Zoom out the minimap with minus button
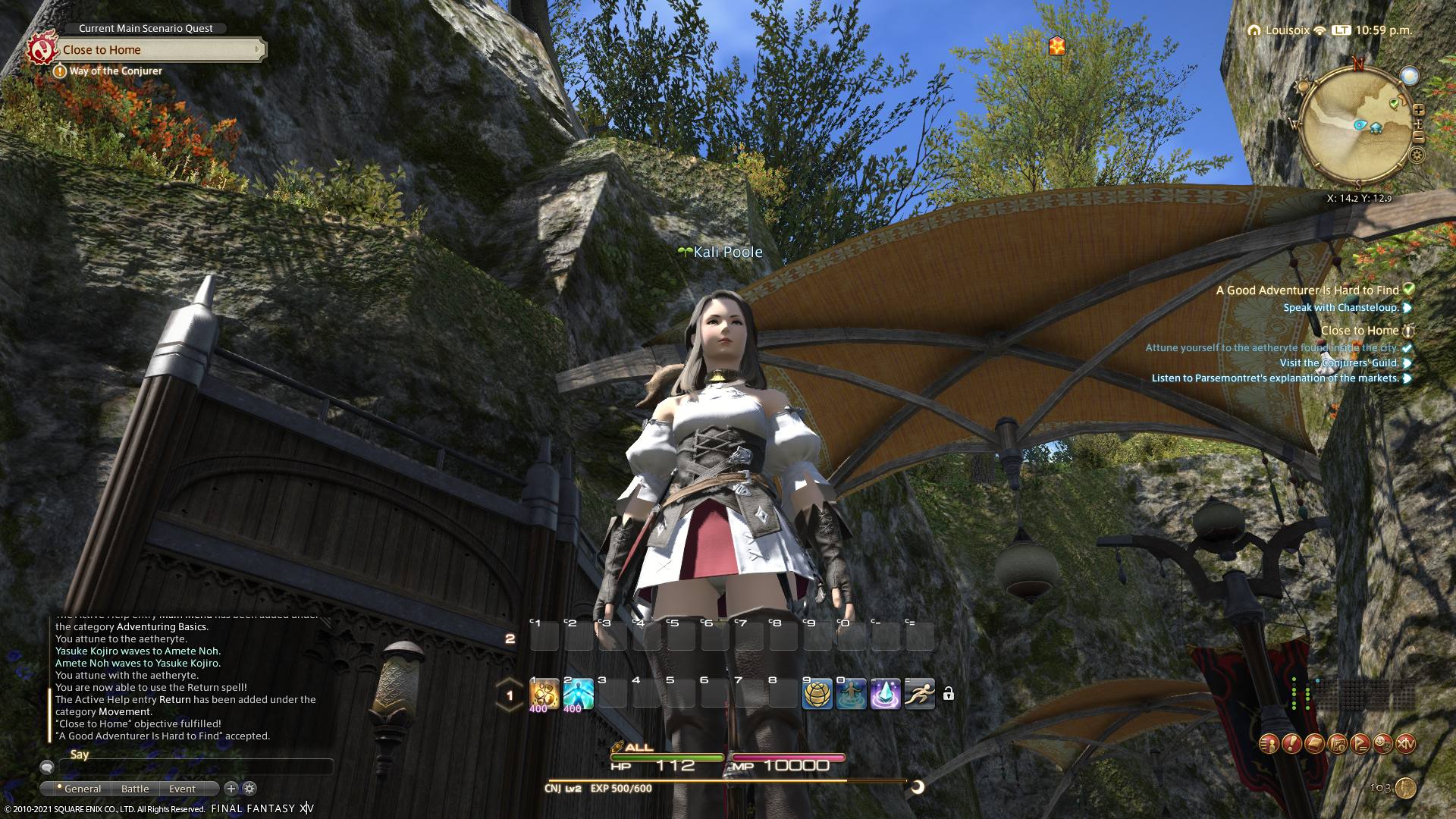 [1418, 137]
